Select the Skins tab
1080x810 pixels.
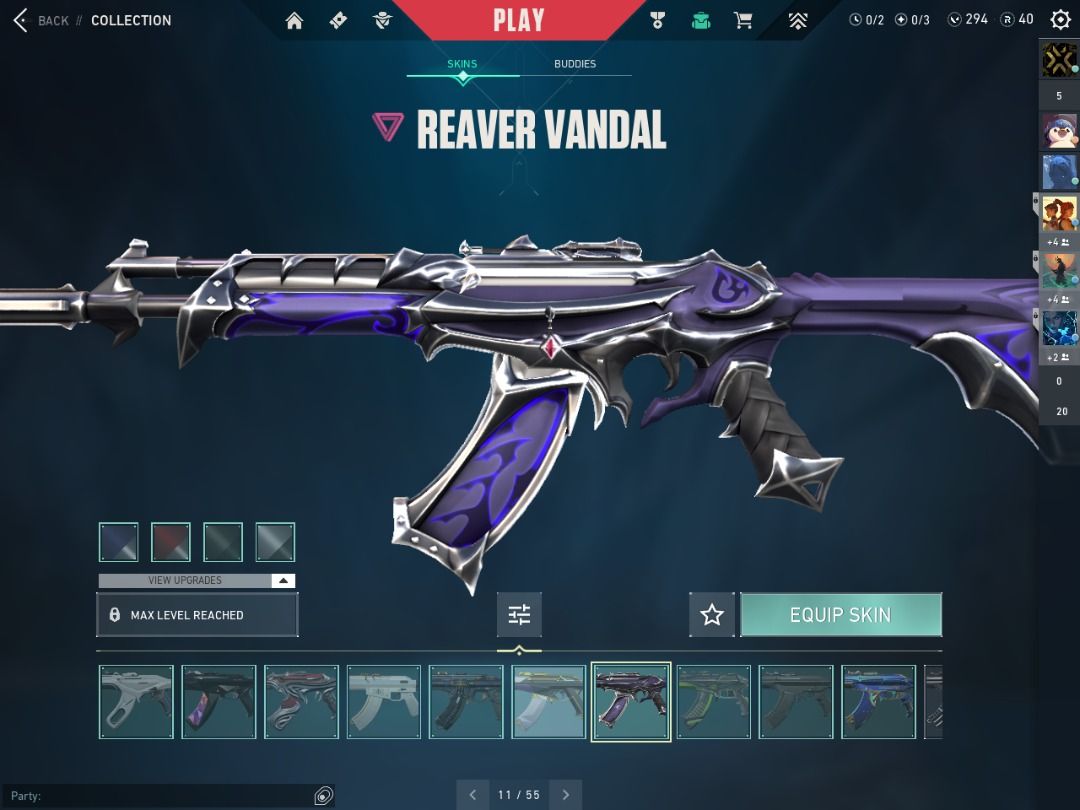[462, 64]
